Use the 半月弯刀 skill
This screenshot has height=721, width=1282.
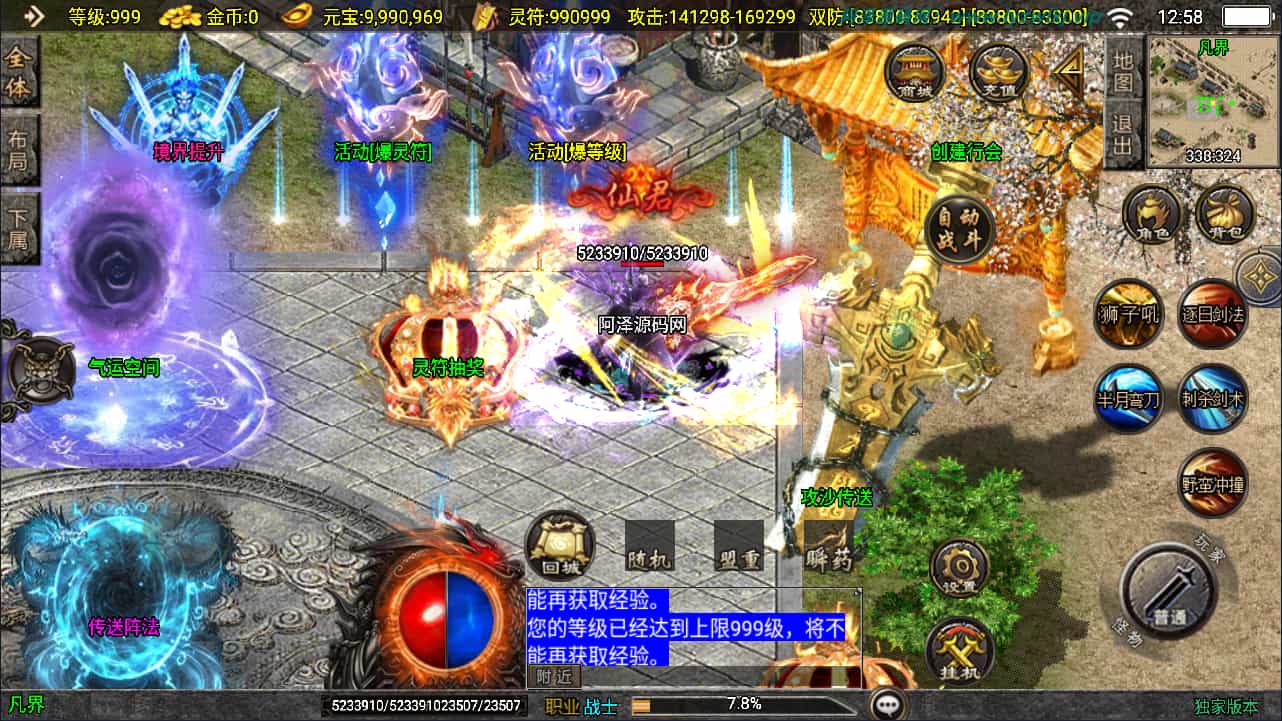click(1128, 399)
